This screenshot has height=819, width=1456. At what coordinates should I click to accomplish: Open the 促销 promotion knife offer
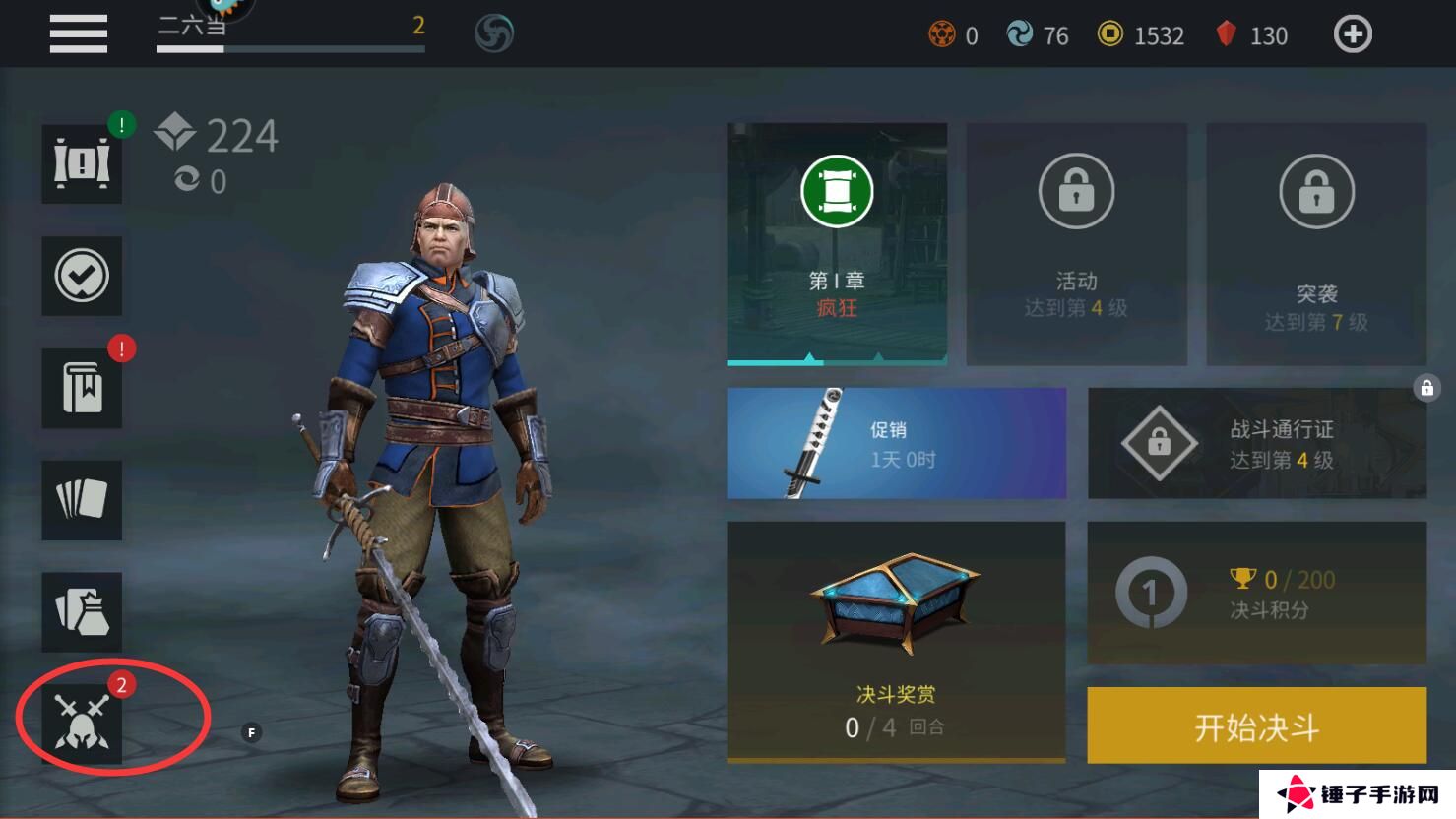click(x=896, y=443)
